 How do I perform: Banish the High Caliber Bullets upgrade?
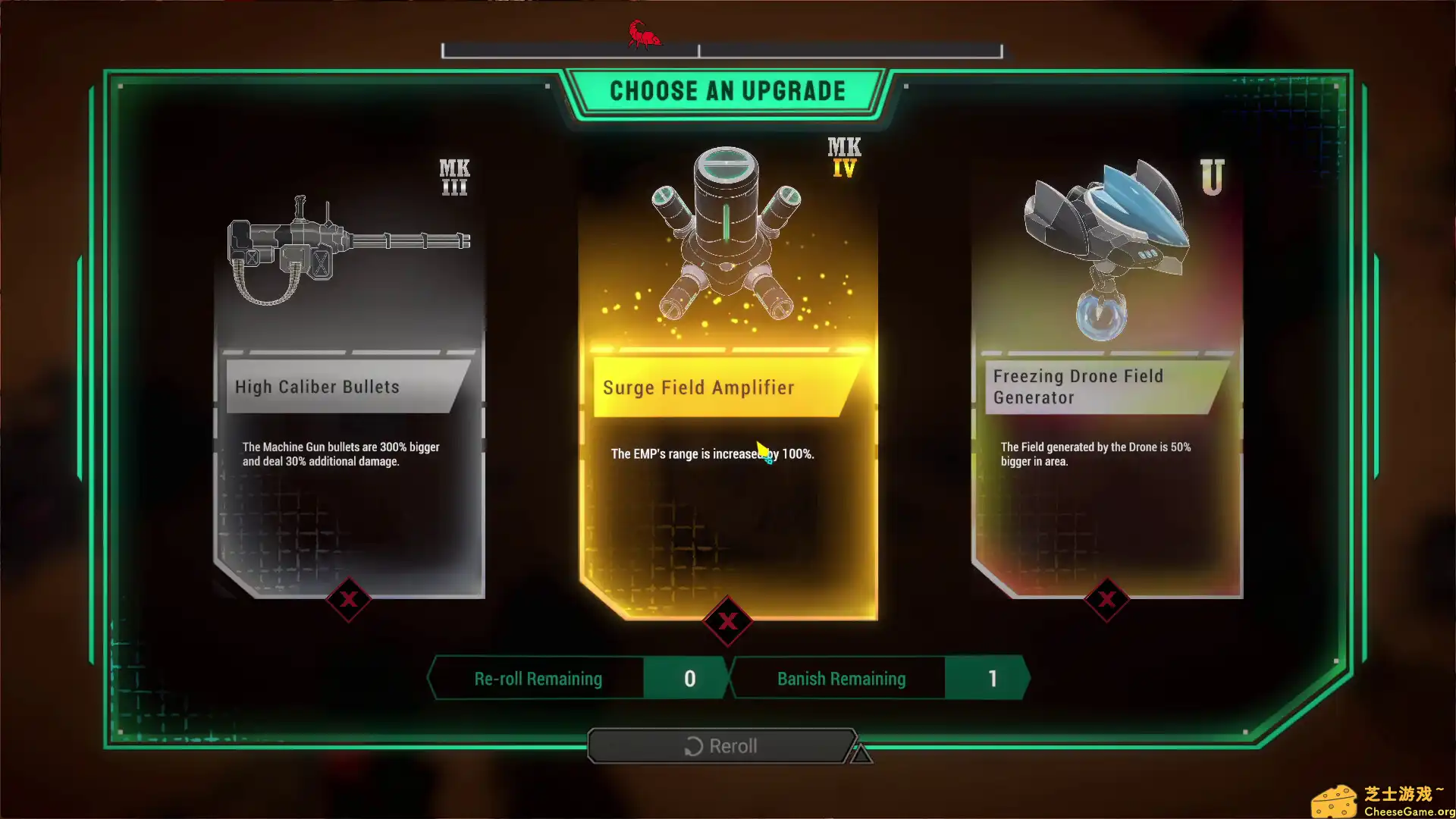[x=349, y=600]
